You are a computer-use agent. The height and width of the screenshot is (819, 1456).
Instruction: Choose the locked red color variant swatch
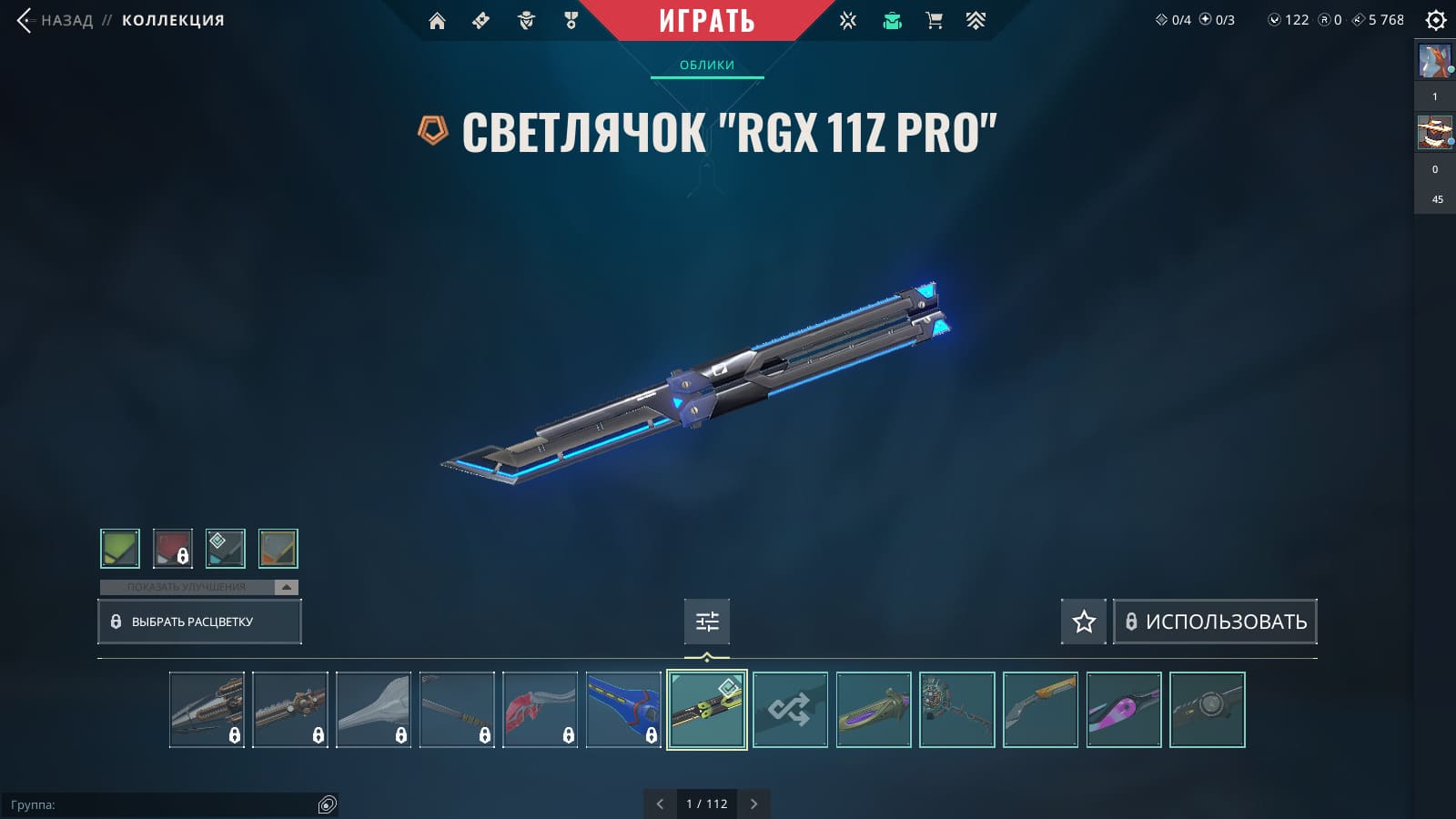coord(173,549)
